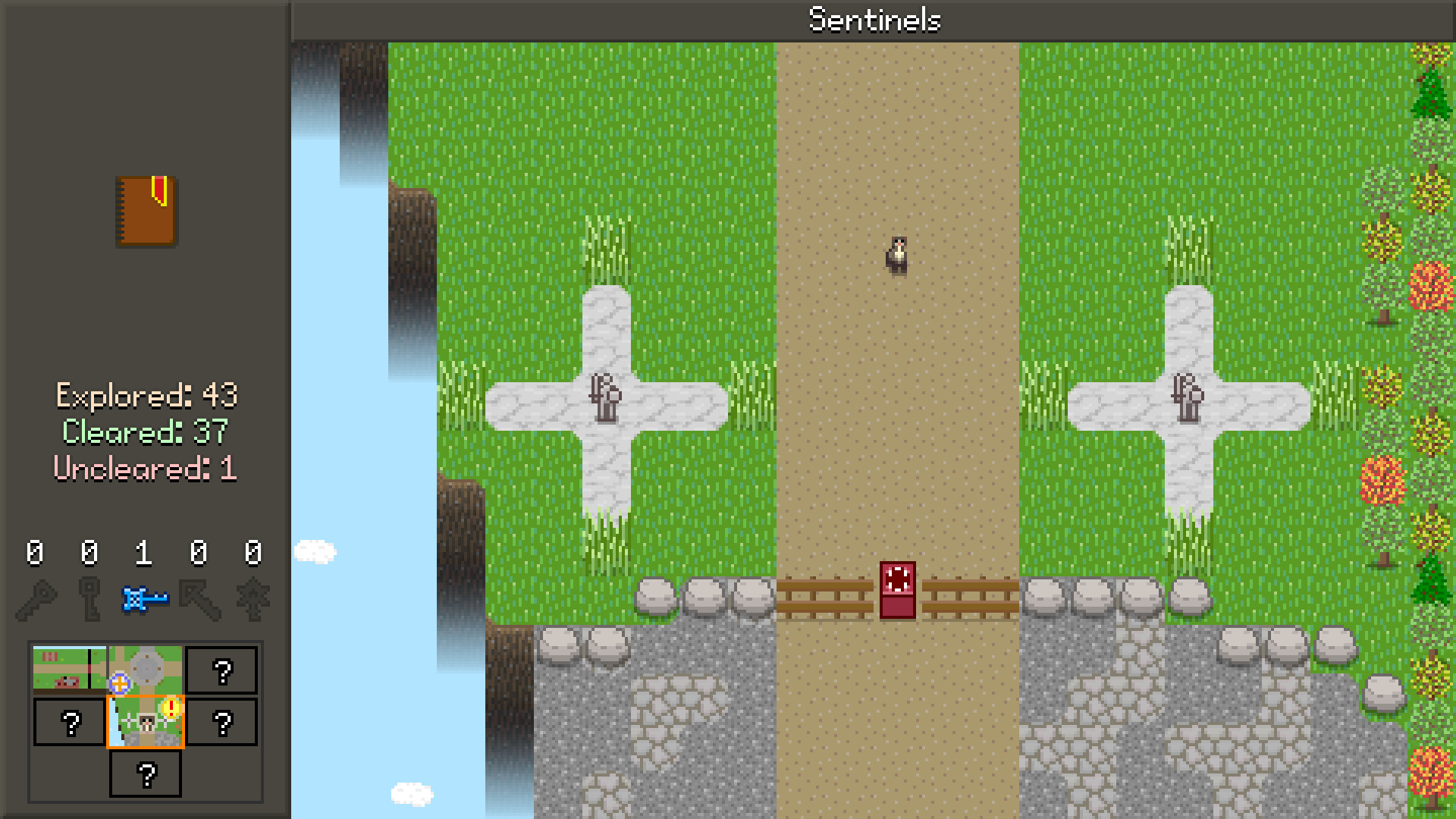The width and height of the screenshot is (1456, 819).
Task: Click the left sentinel statue on the stone cross
Action: (x=604, y=396)
